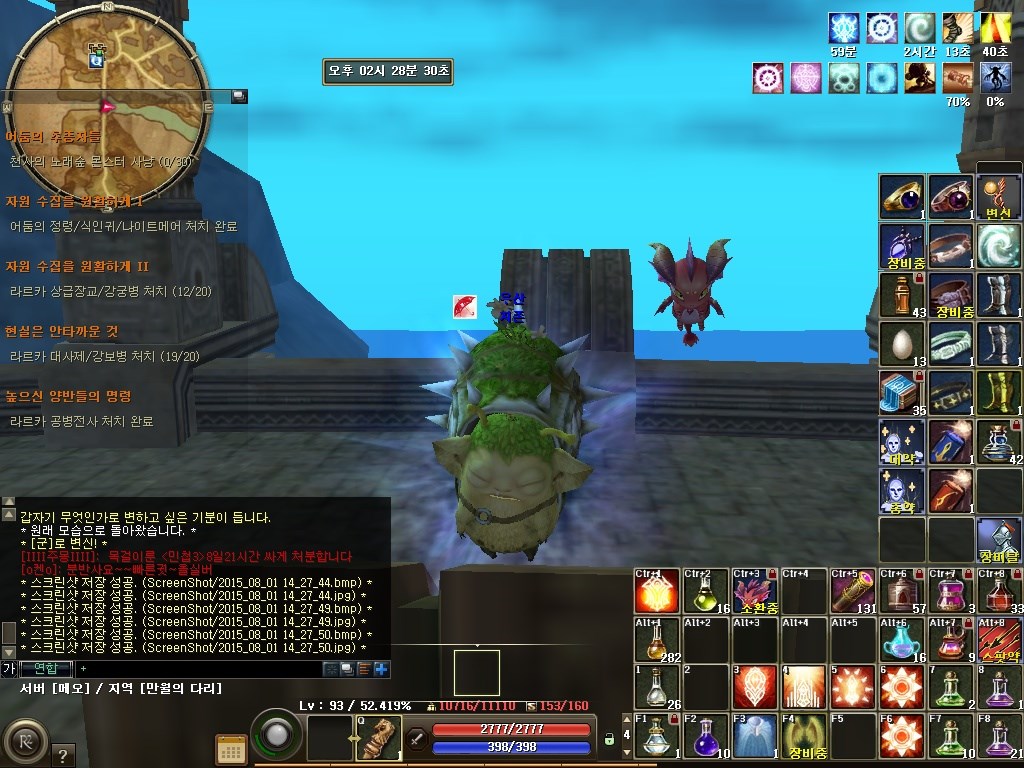Select the gold sapphire ring slot
This screenshot has height=768, width=1024.
coord(902,197)
